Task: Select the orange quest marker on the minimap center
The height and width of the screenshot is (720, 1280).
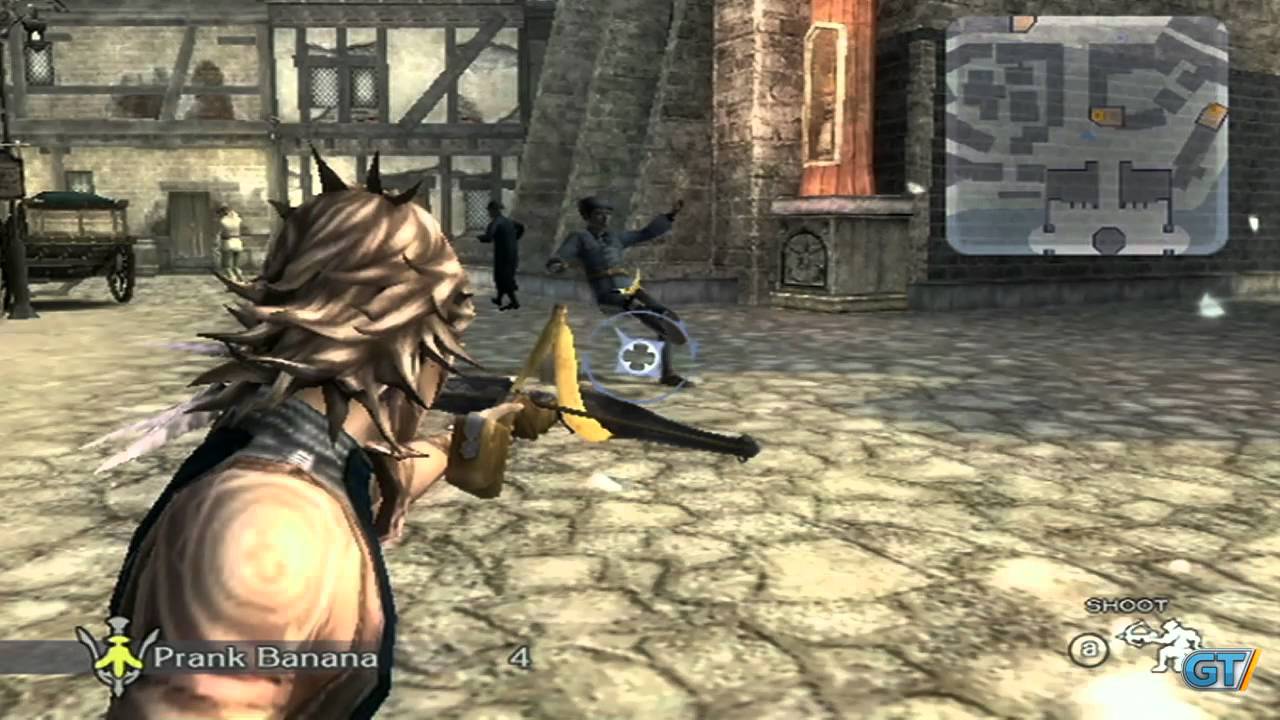Action: tap(1107, 117)
